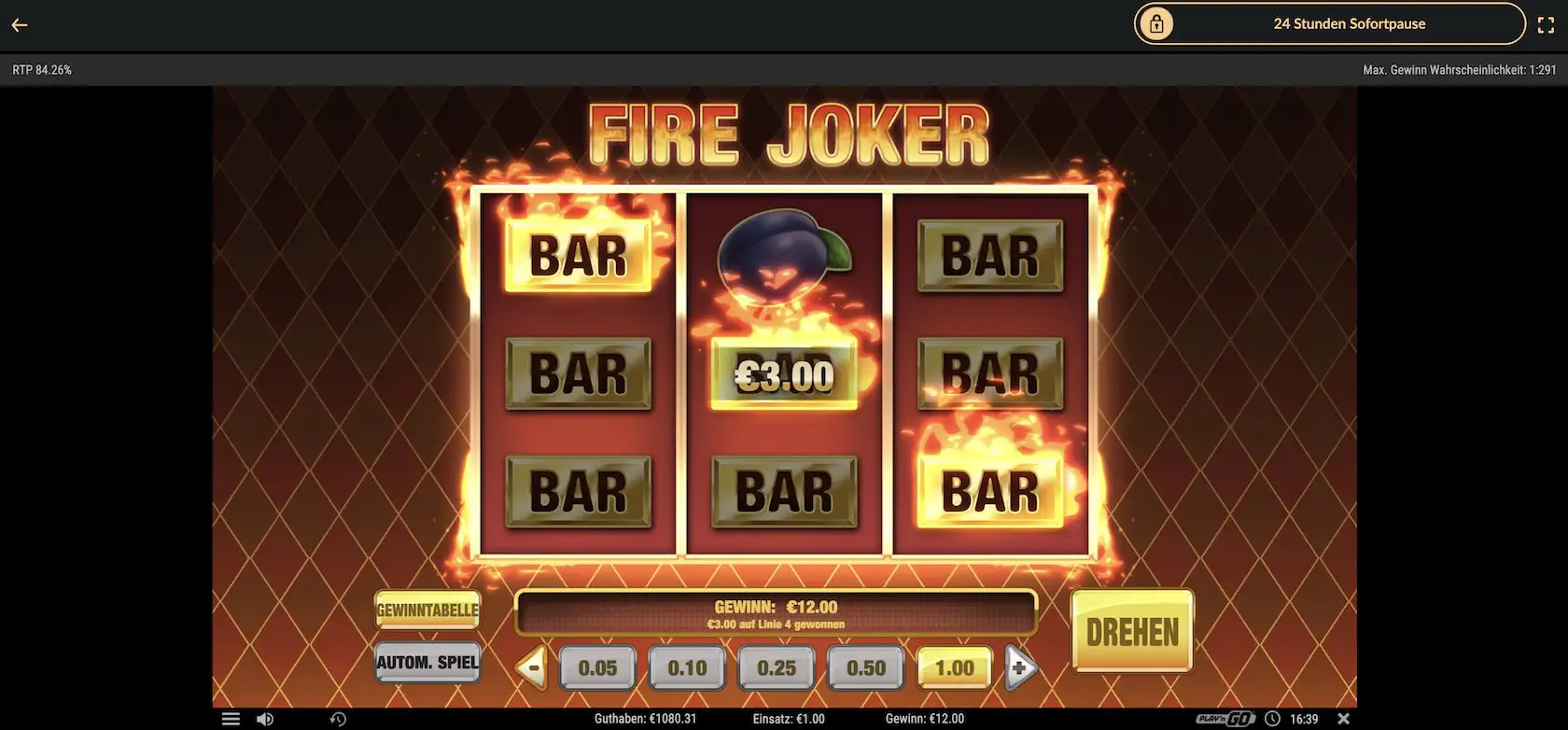Click the clock icon beside the time display

coord(1272,718)
